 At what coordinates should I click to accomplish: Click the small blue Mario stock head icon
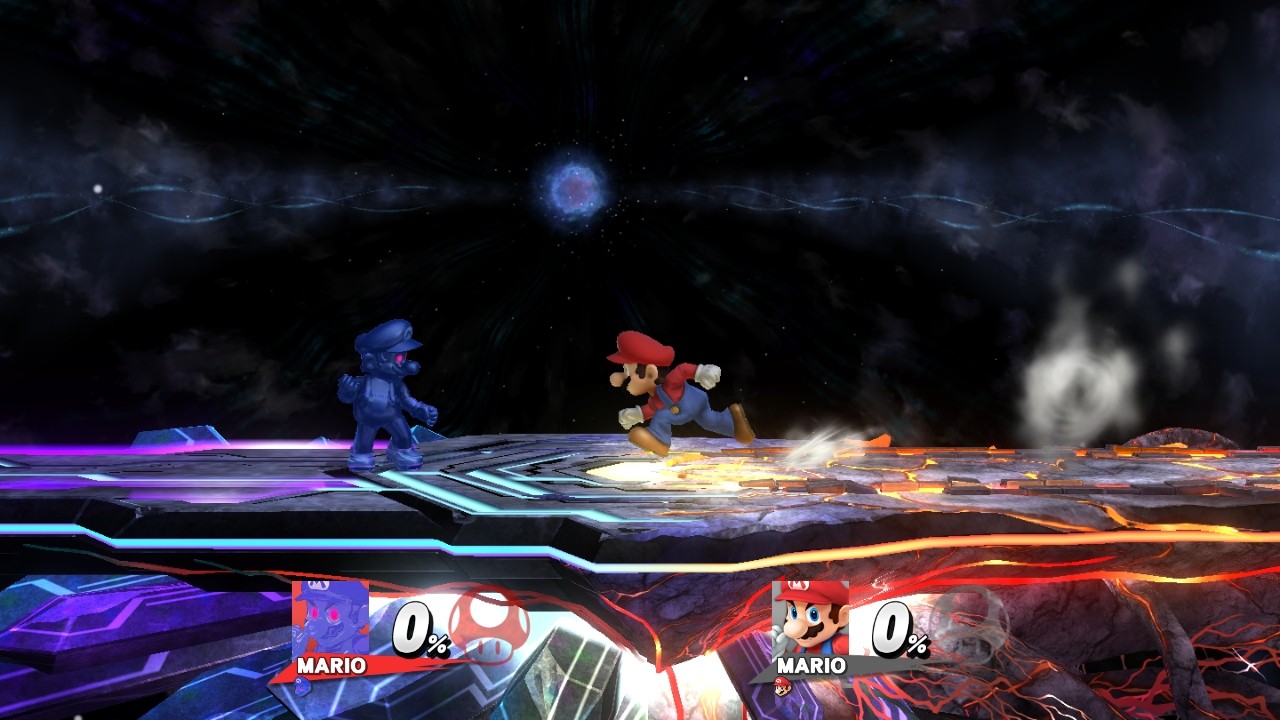click(x=301, y=690)
